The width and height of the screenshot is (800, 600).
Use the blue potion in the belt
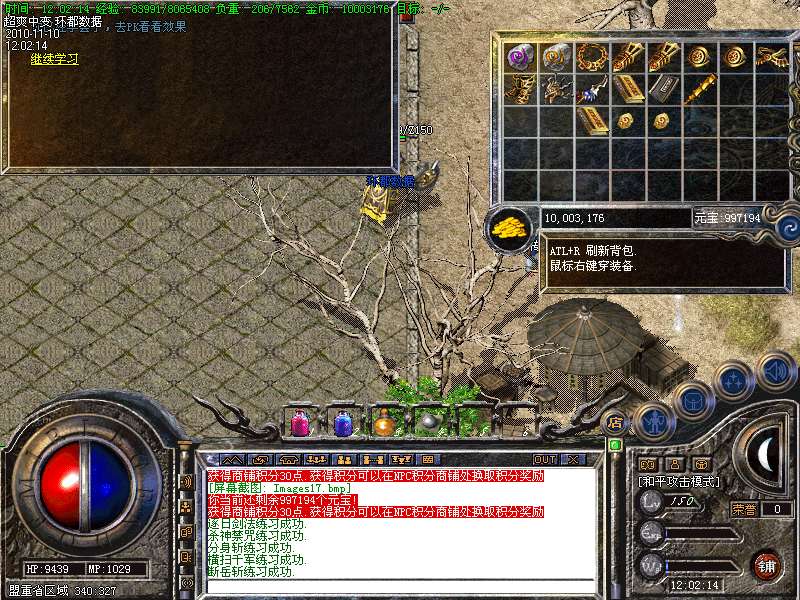[x=343, y=423]
